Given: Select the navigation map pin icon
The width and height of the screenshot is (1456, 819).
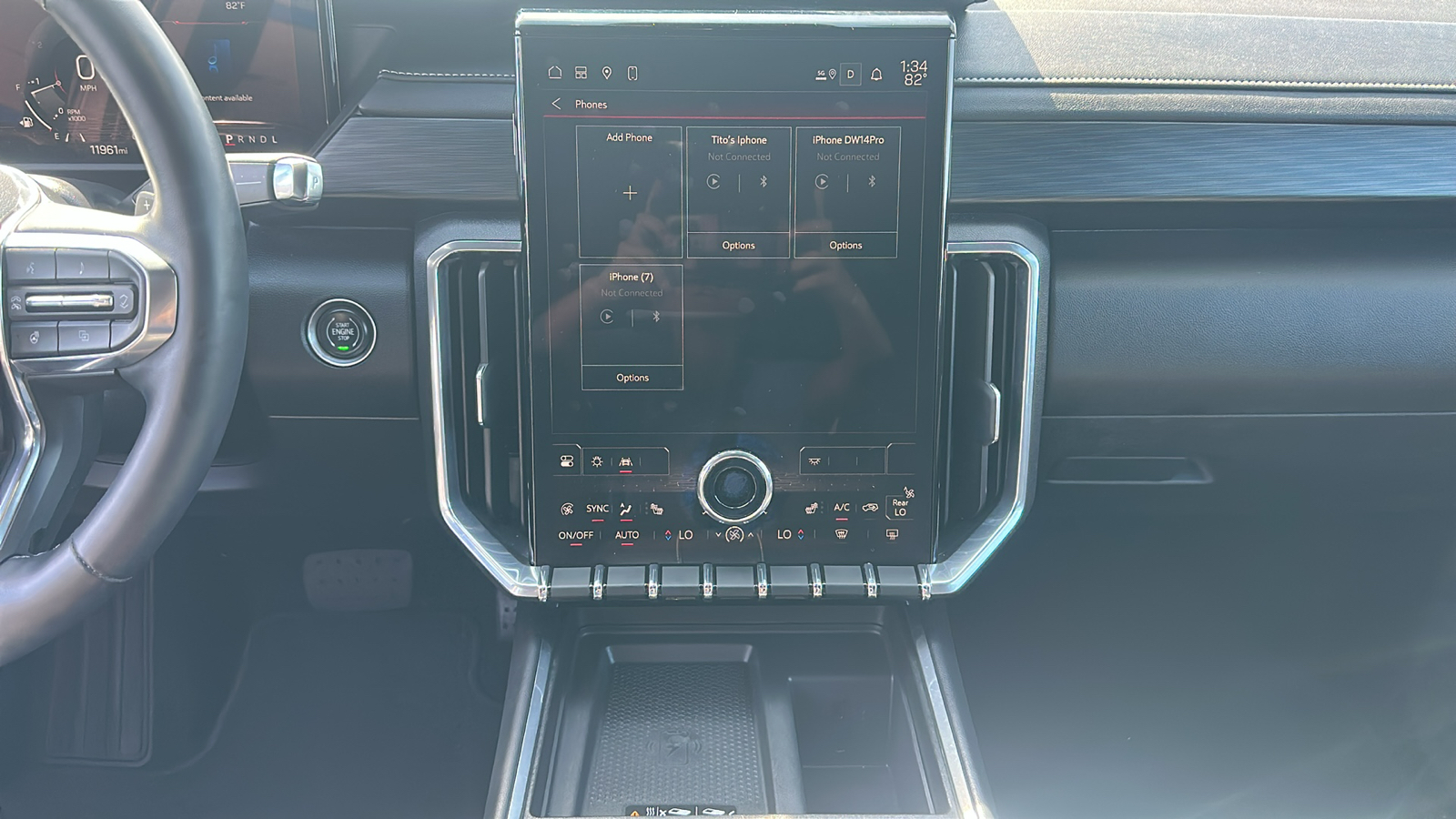Looking at the screenshot, I should coord(607,73).
